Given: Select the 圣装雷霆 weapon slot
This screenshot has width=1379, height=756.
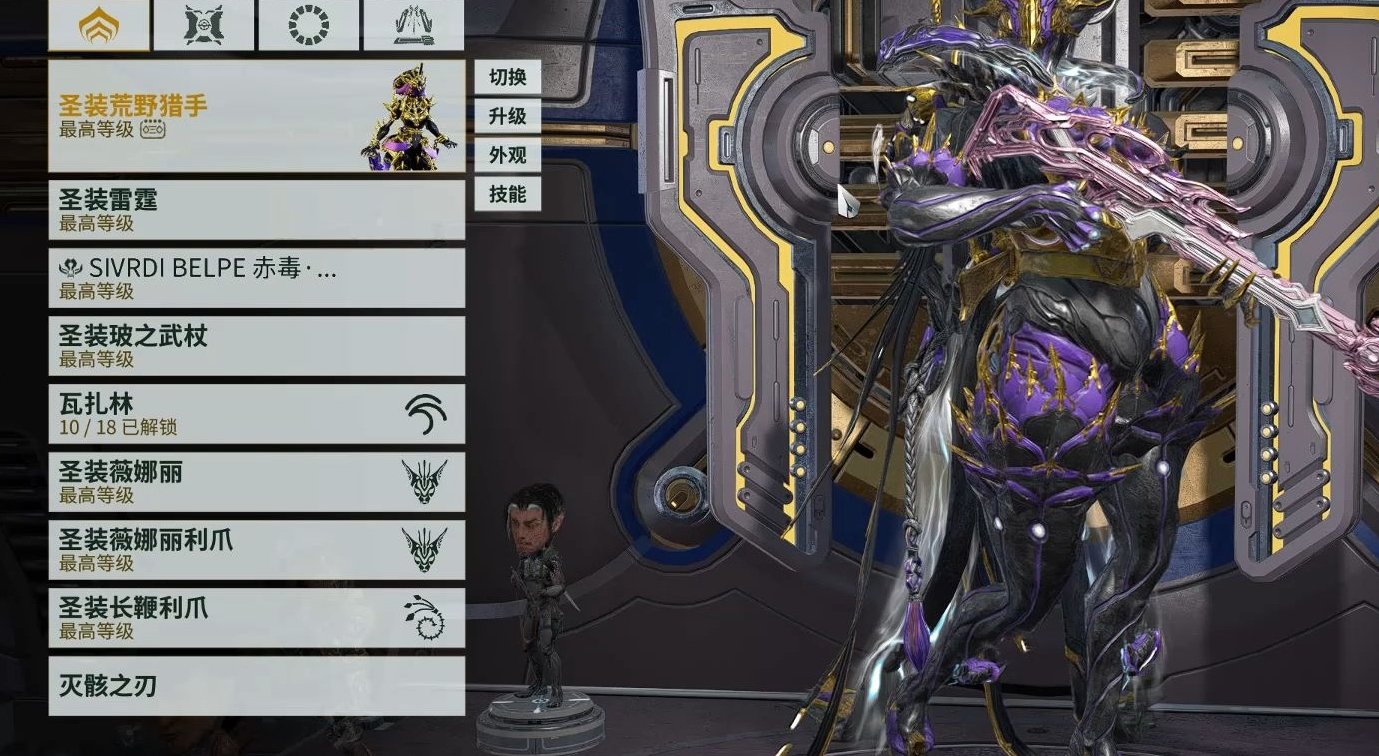Looking at the screenshot, I should tap(256, 210).
